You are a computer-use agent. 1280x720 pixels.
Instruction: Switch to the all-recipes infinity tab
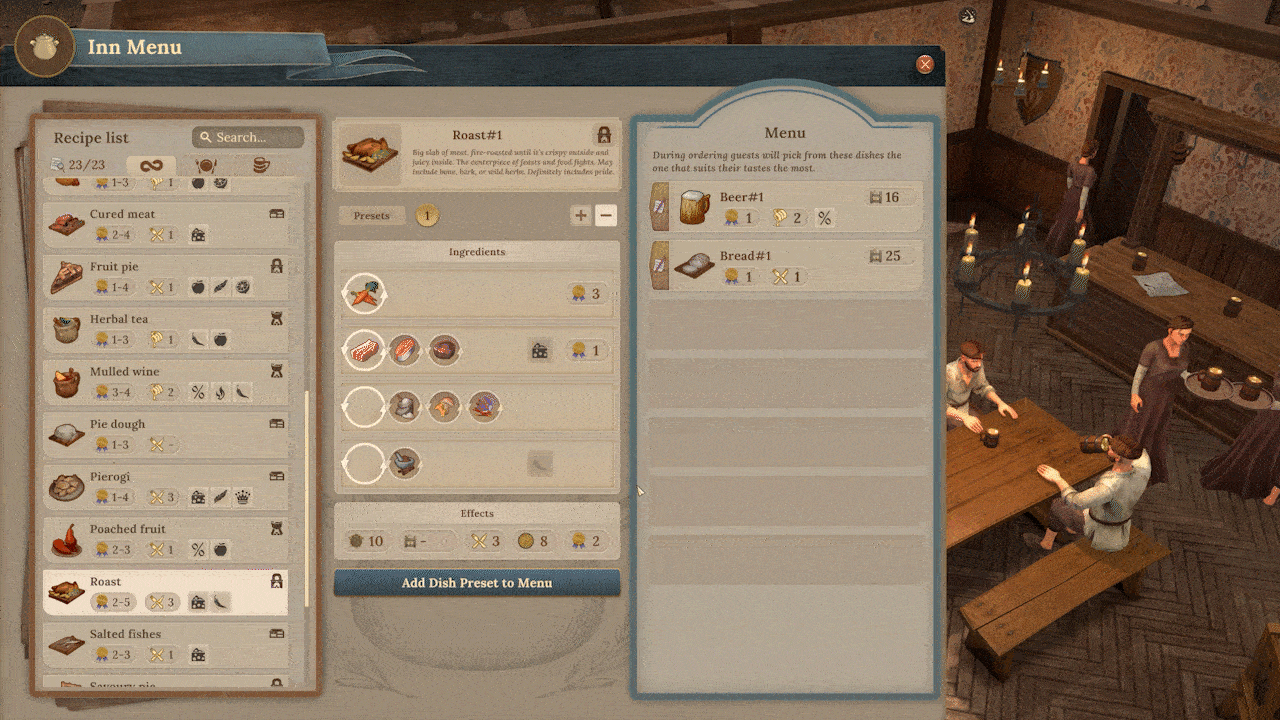[151, 165]
